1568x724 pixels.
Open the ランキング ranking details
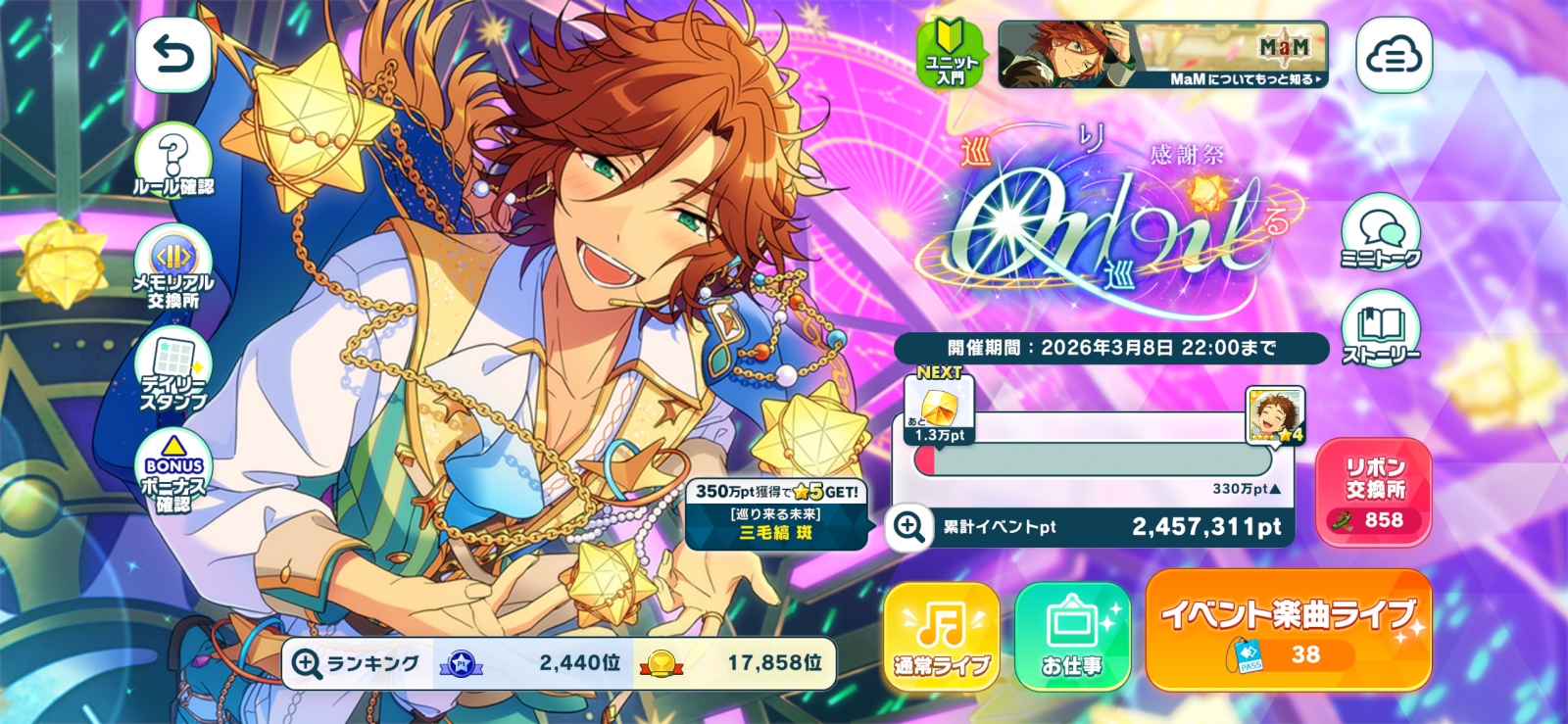(x=308, y=664)
